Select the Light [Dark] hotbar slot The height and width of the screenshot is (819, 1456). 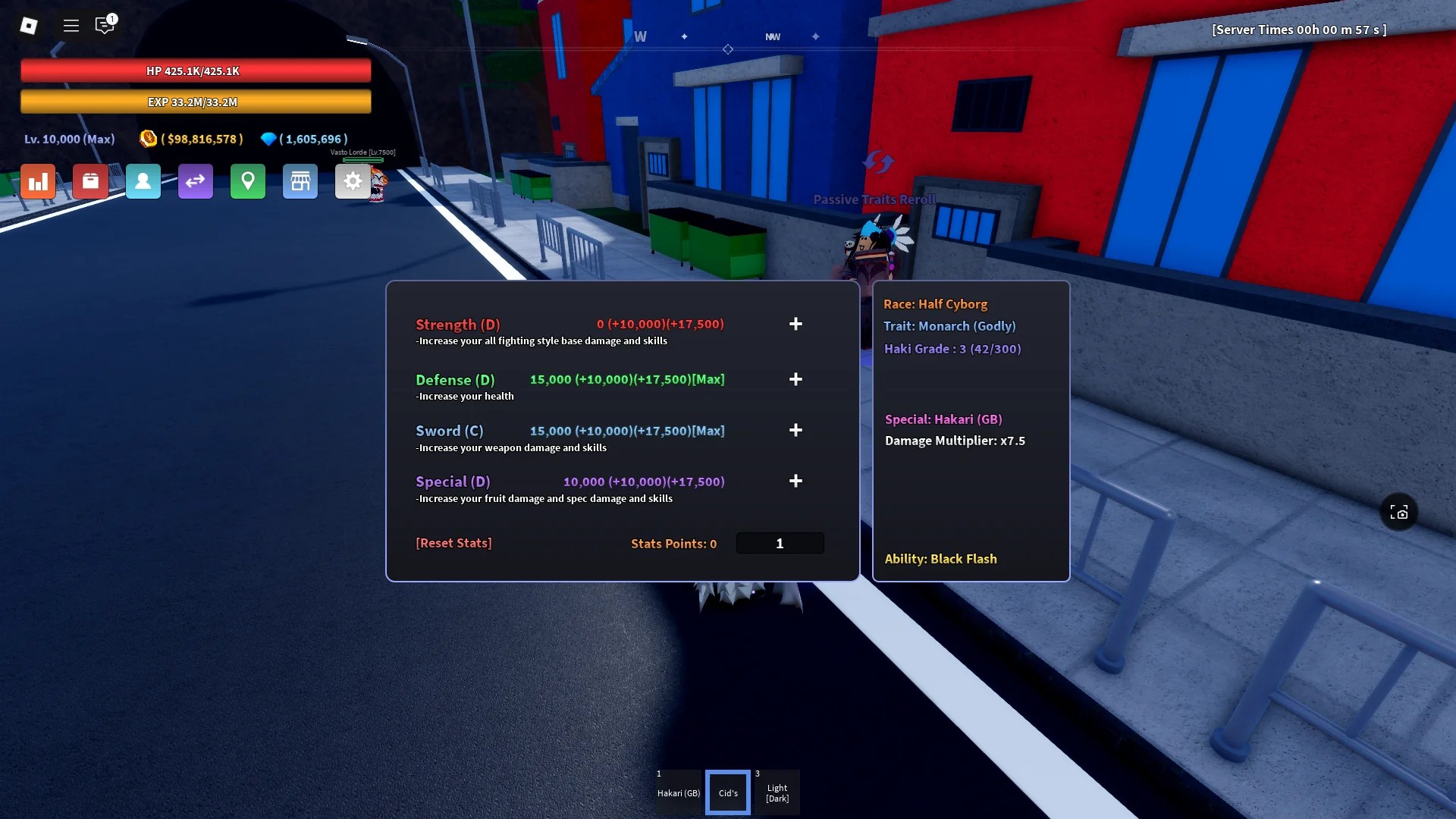coord(777,791)
